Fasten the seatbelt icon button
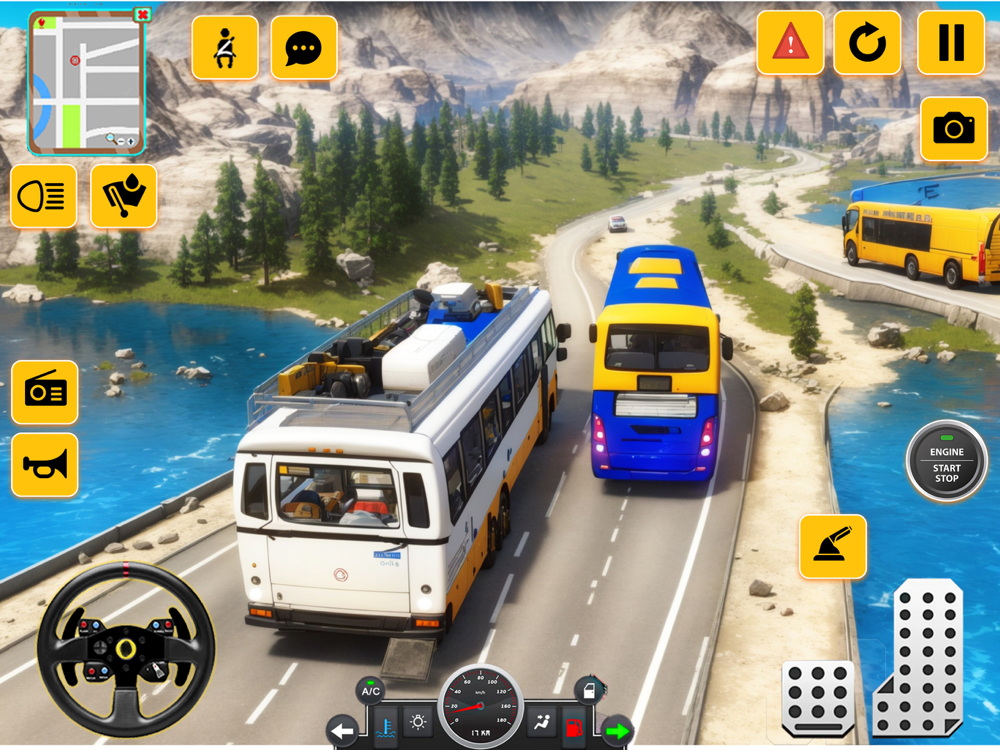 (225, 47)
